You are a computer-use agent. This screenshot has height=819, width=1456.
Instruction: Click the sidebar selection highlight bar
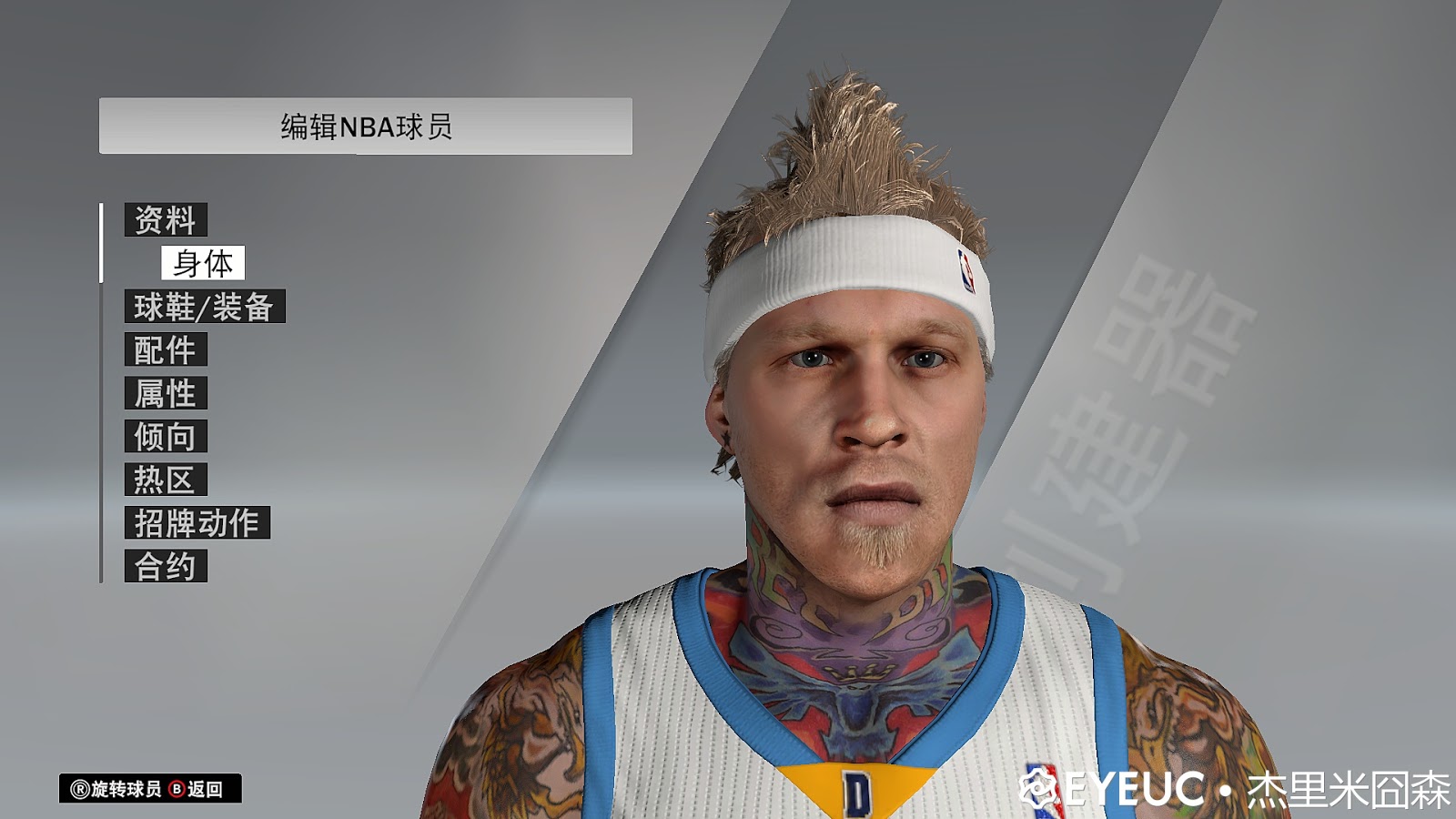(100, 243)
